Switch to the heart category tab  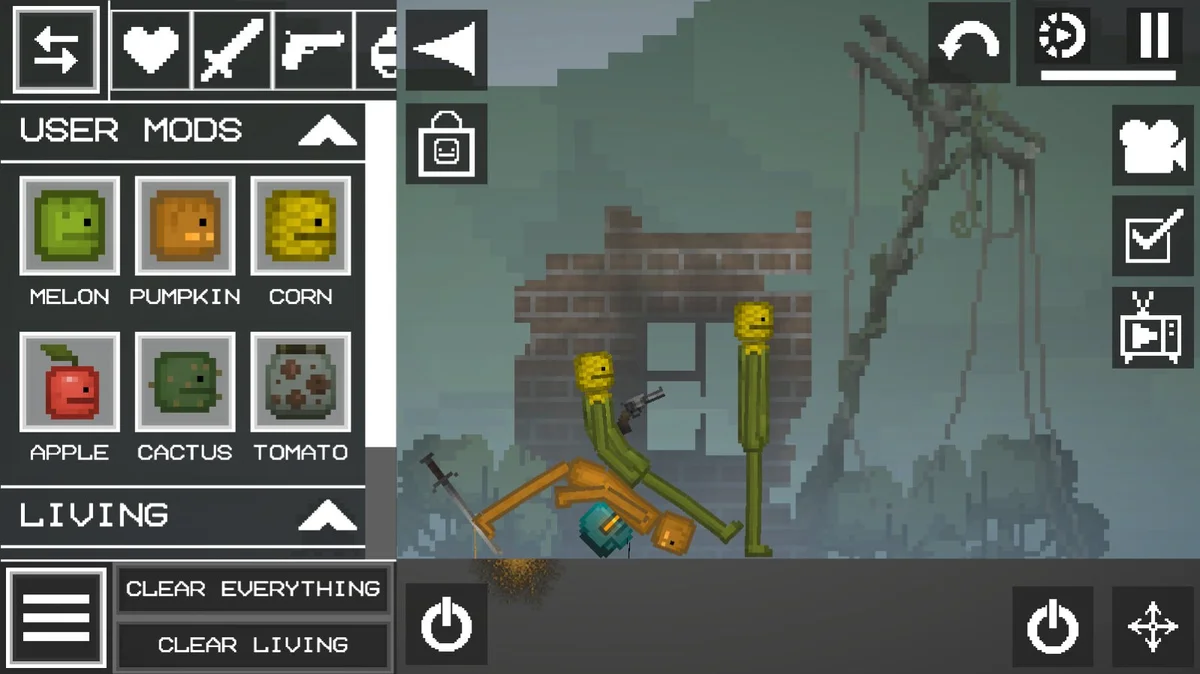(151, 49)
